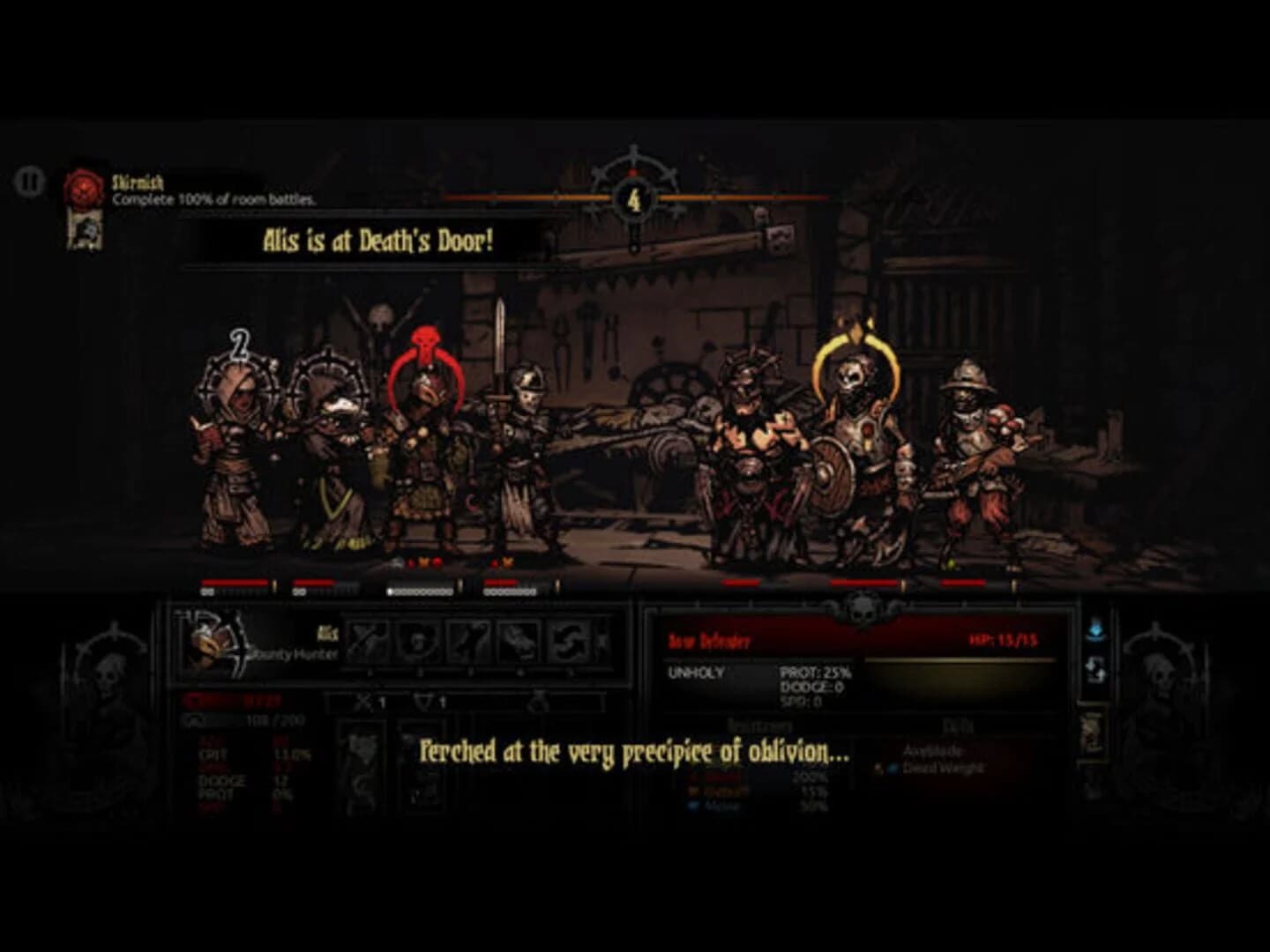The height and width of the screenshot is (952, 1270).
Task: Target the Bone Defender enemy sprite
Action: (x=855, y=441)
